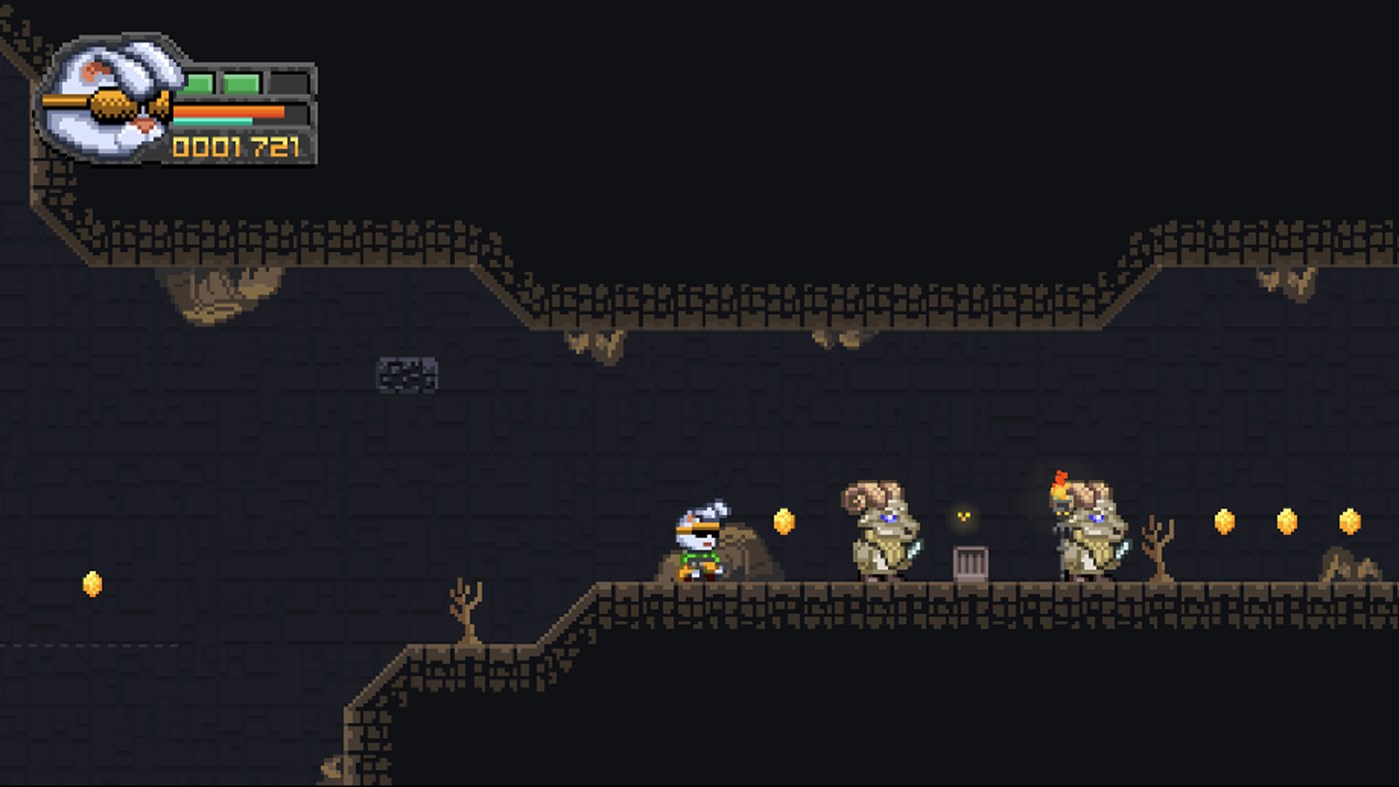Click the rightmost coin near the screen edge
This screenshot has width=1399, height=787.
point(1350,522)
